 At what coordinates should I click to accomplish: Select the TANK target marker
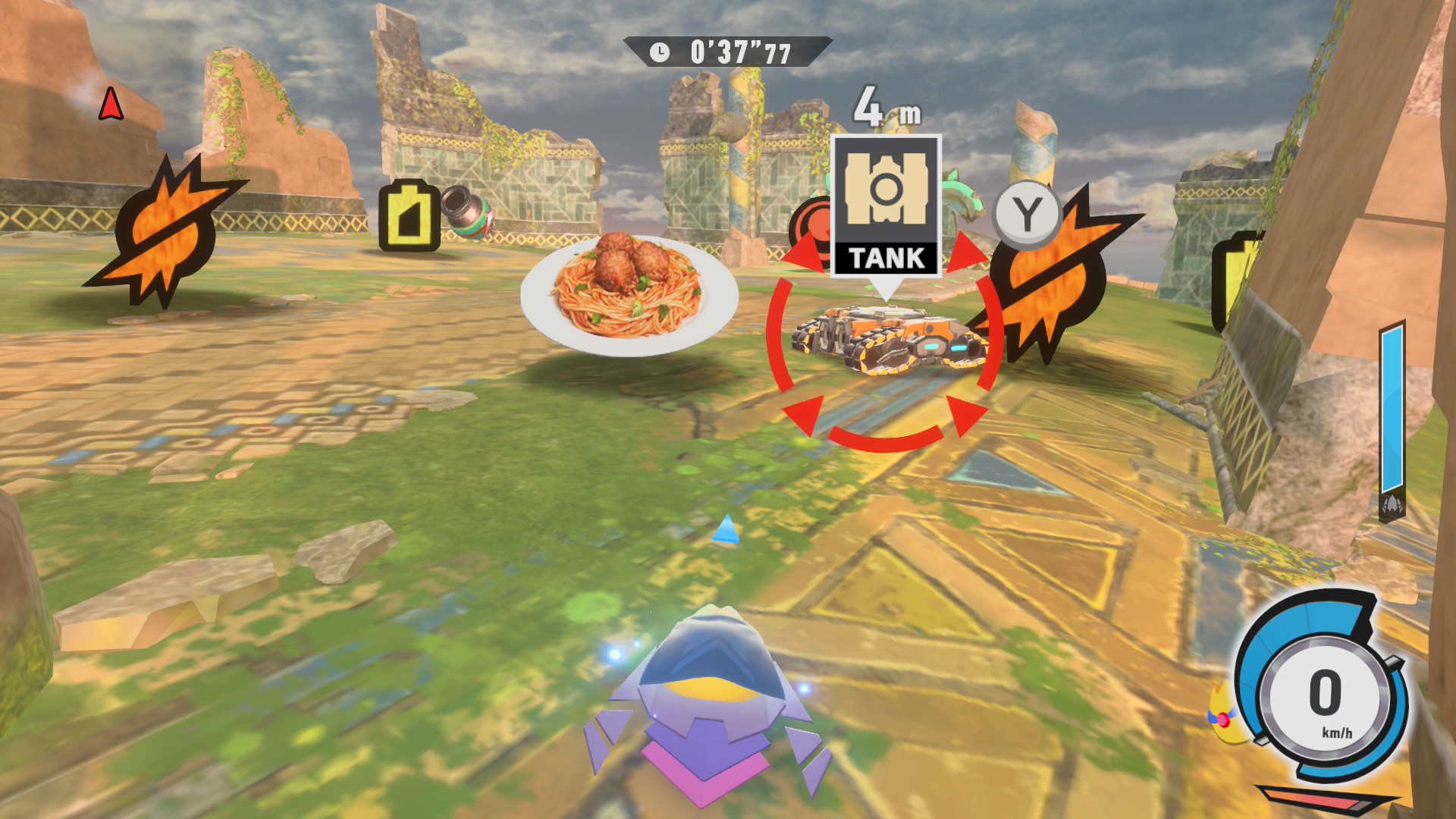pyautogui.click(x=886, y=206)
